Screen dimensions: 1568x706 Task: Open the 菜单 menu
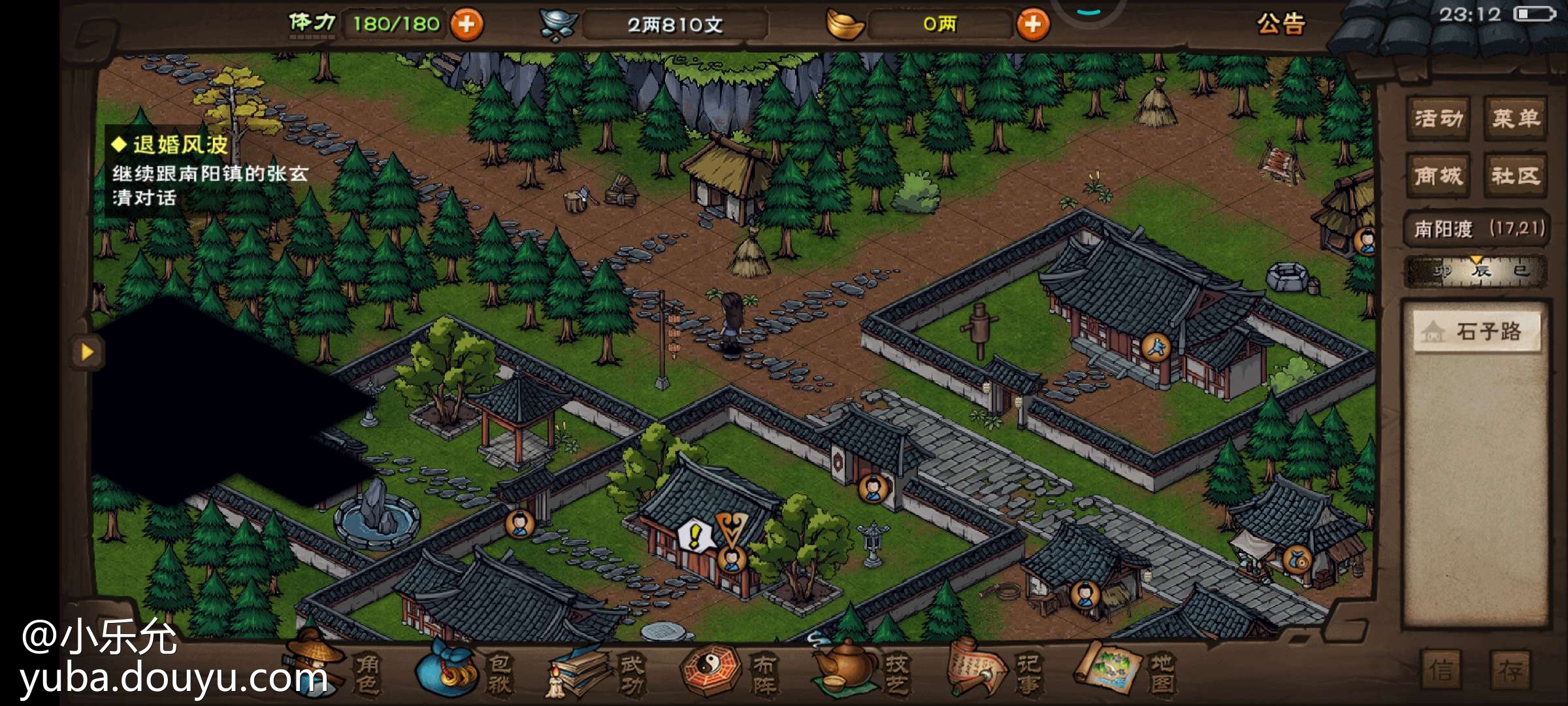pyautogui.click(x=1516, y=118)
